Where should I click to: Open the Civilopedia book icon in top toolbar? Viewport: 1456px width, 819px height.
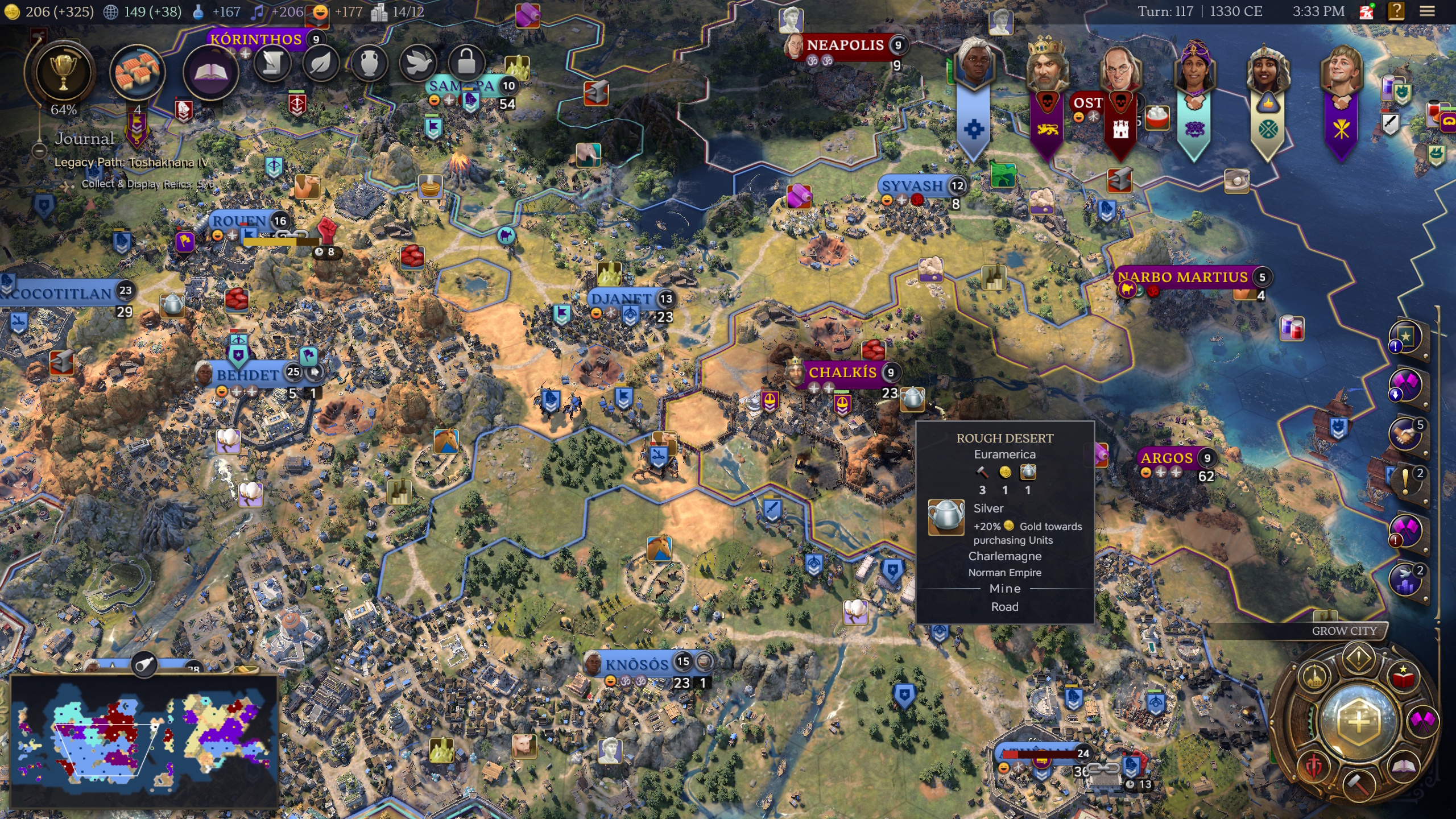click(212, 69)
